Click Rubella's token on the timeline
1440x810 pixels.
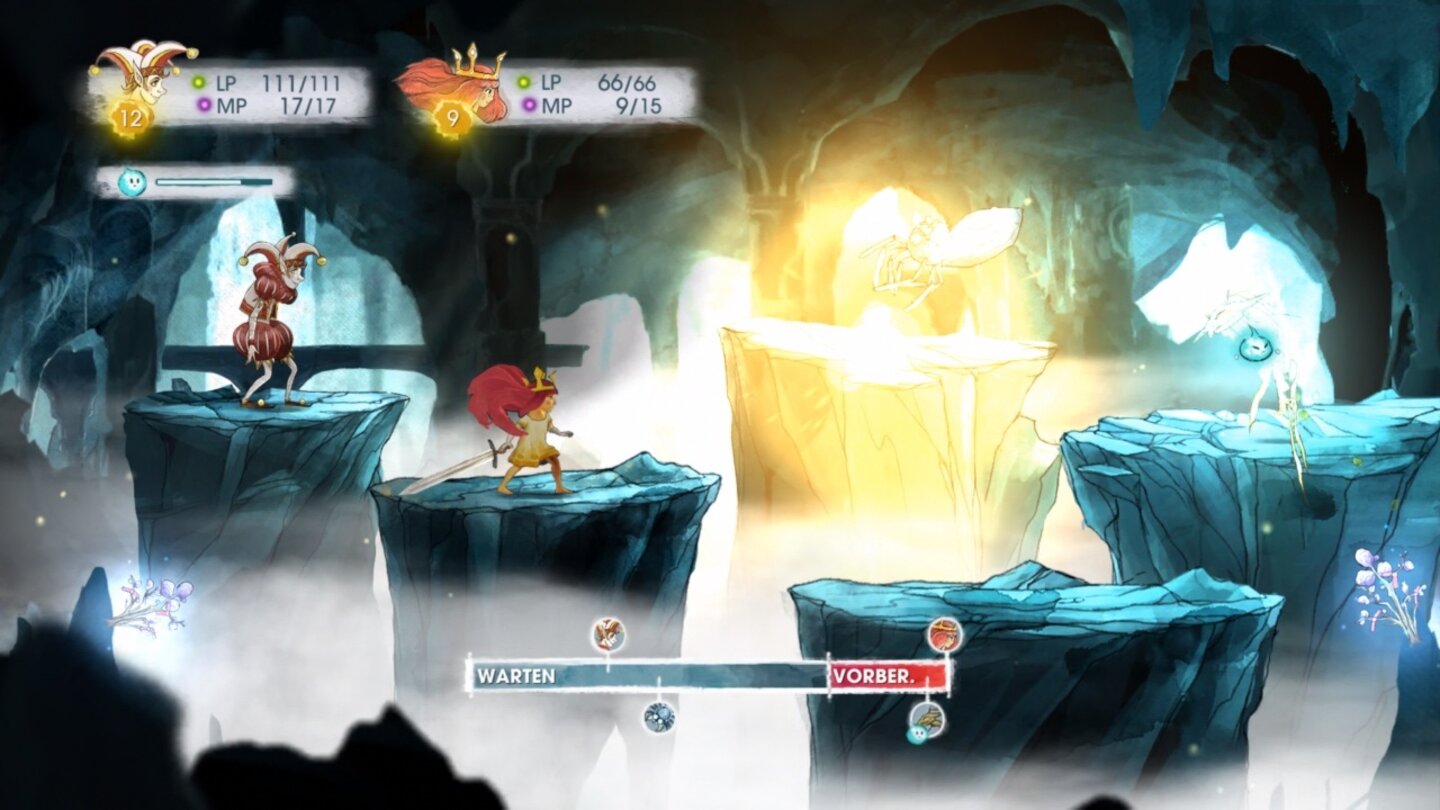click(607, 635)
